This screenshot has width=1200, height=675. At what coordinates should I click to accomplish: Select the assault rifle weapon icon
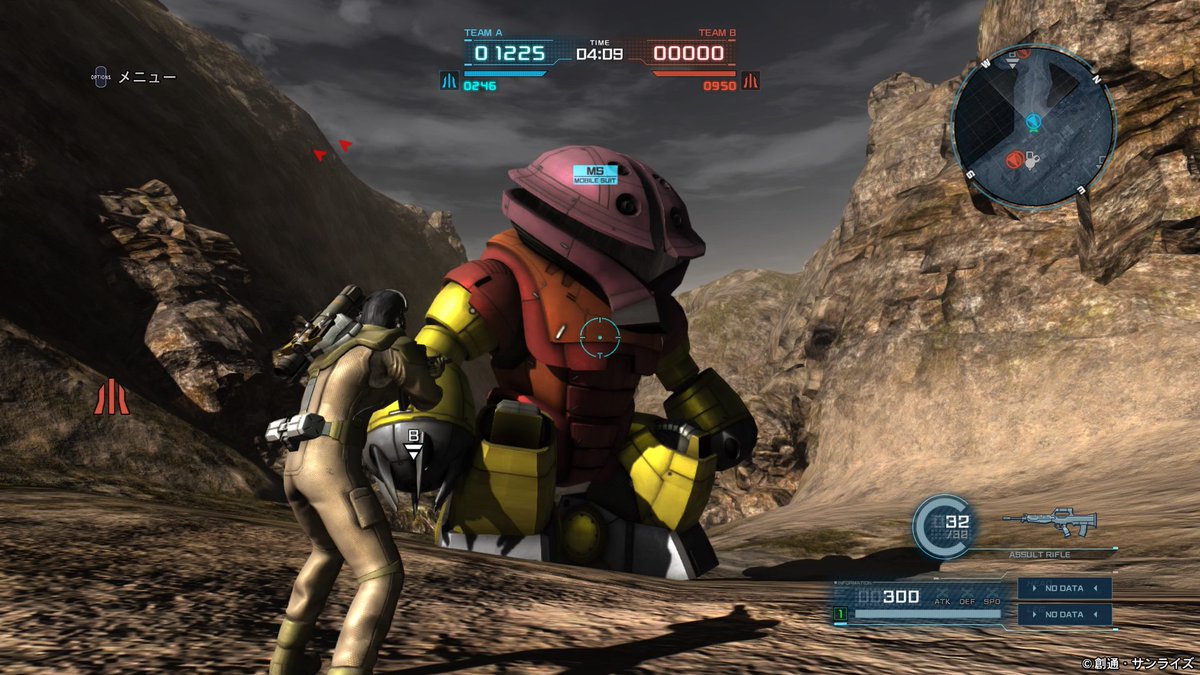tap(1049, 521)
